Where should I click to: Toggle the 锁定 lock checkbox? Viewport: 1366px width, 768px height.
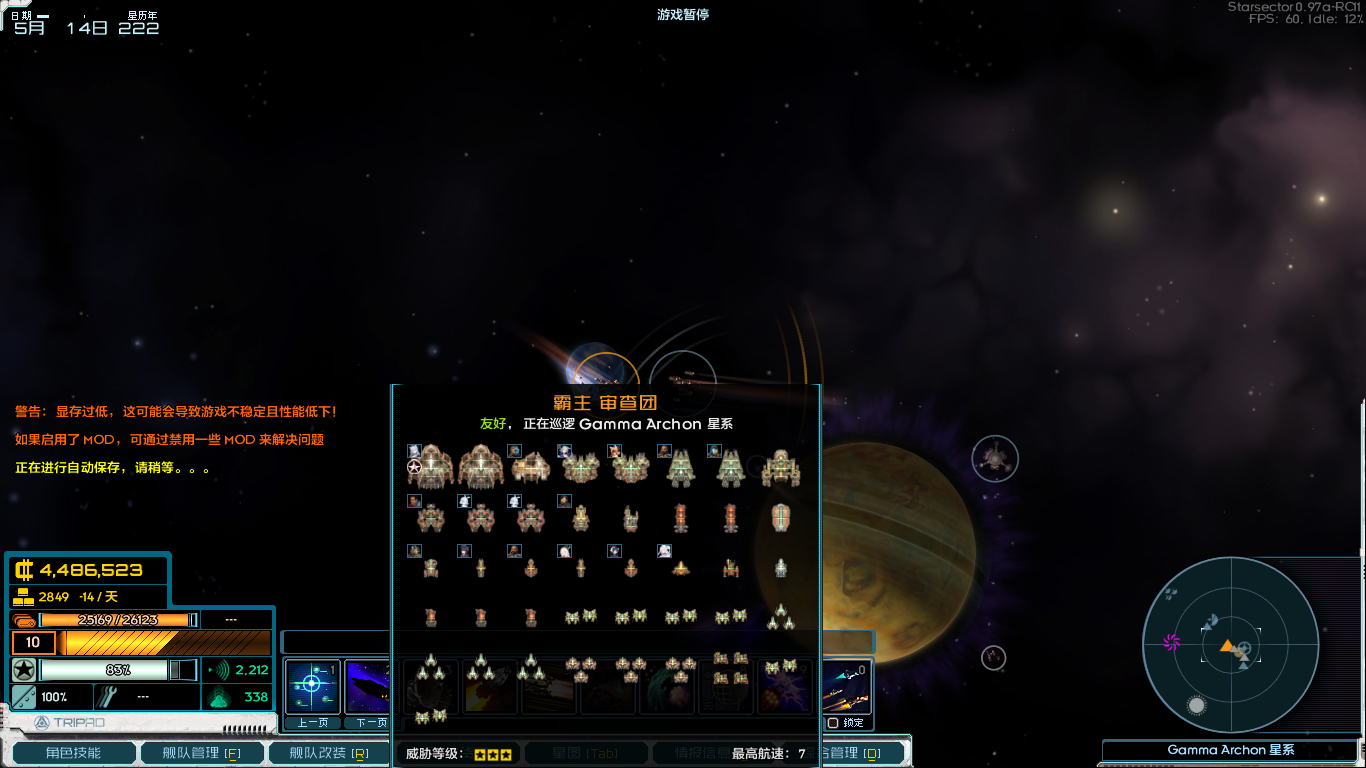[x=833, y=723]
